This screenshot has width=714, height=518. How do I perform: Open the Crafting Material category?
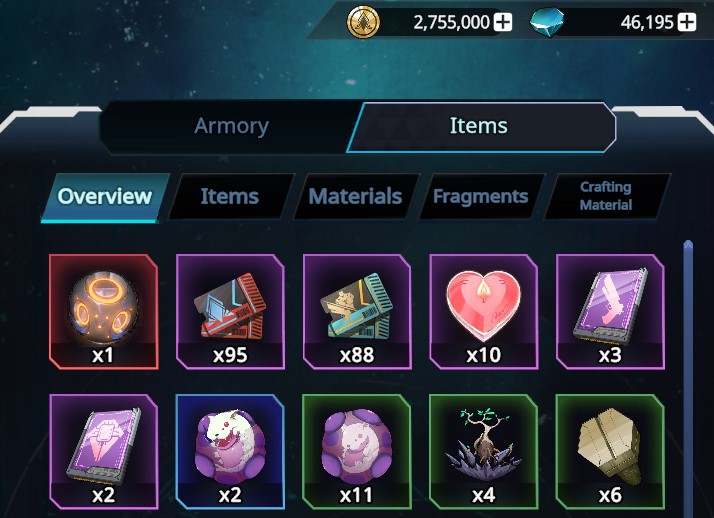[x=605, y=196]
